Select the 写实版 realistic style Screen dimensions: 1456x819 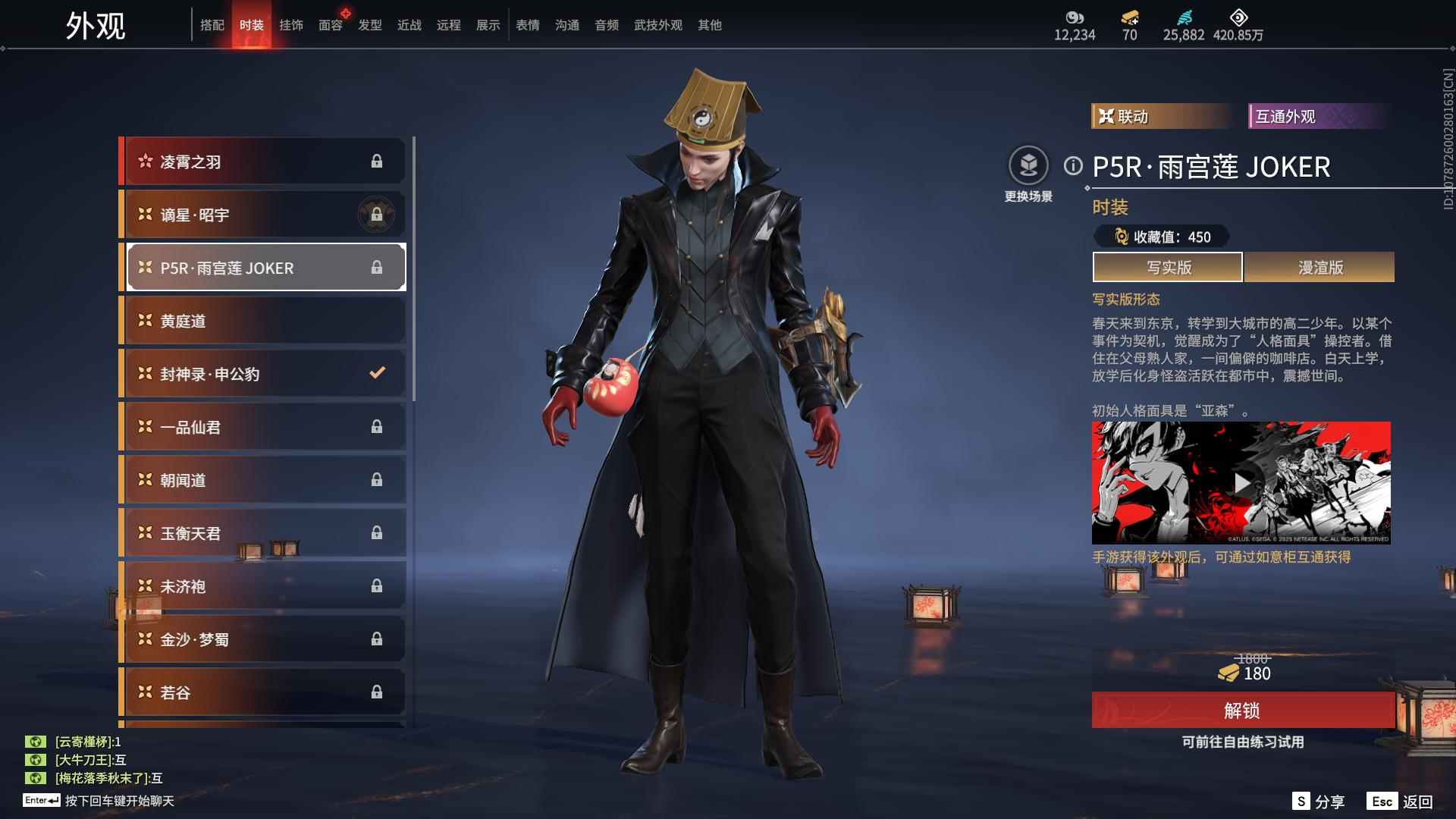(x=1168, y=268)
